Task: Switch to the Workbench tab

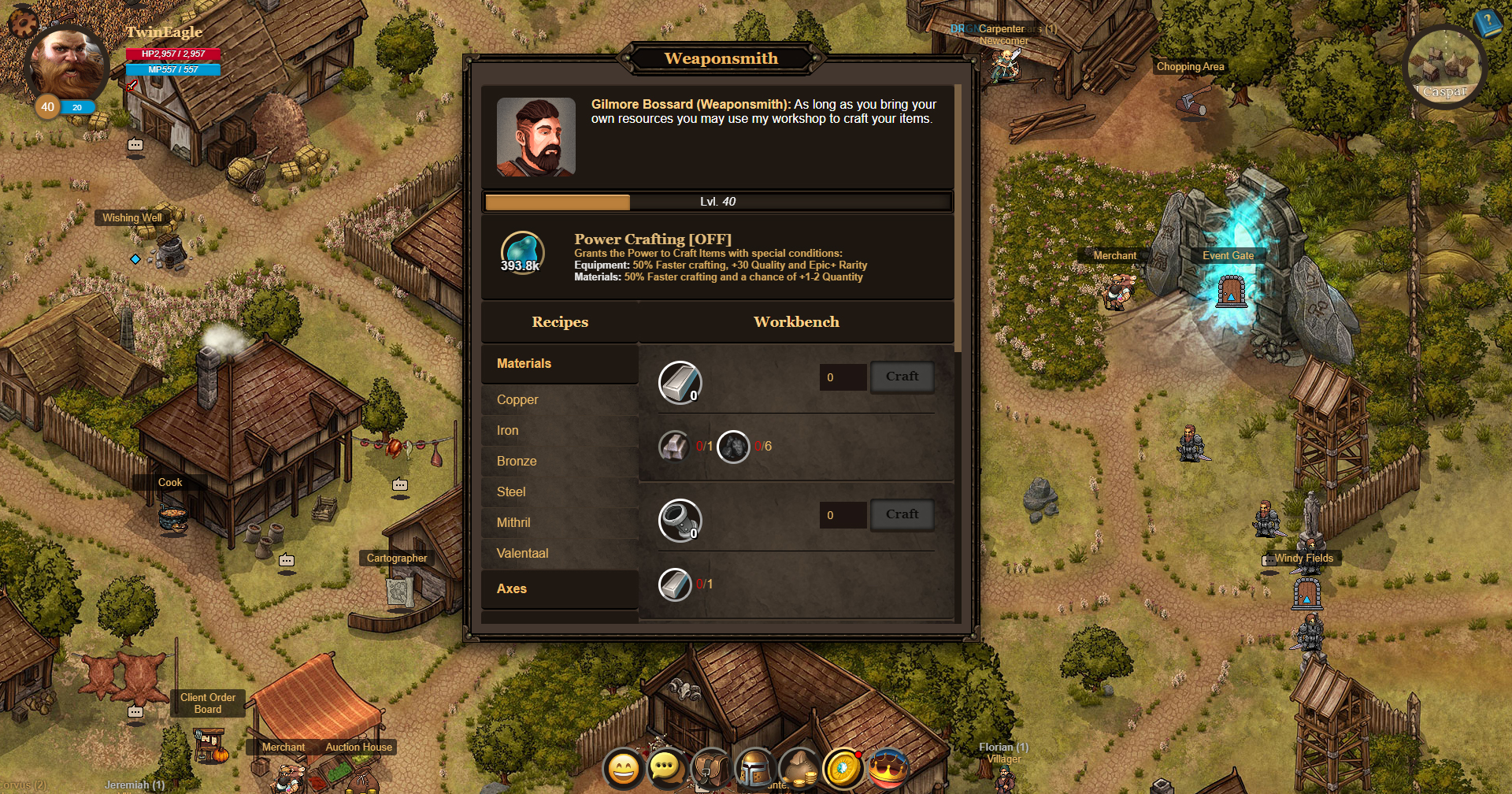Action: click(796, 321)
